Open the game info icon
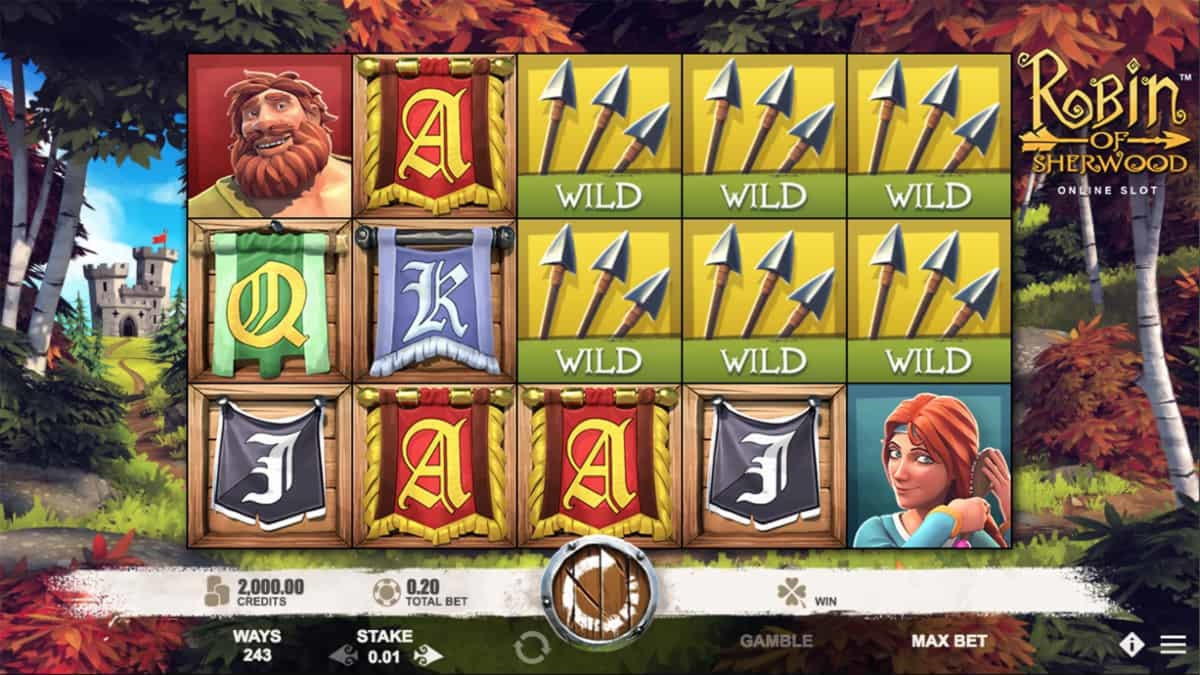This screenshot has height=675, width=1200. 1131,645
